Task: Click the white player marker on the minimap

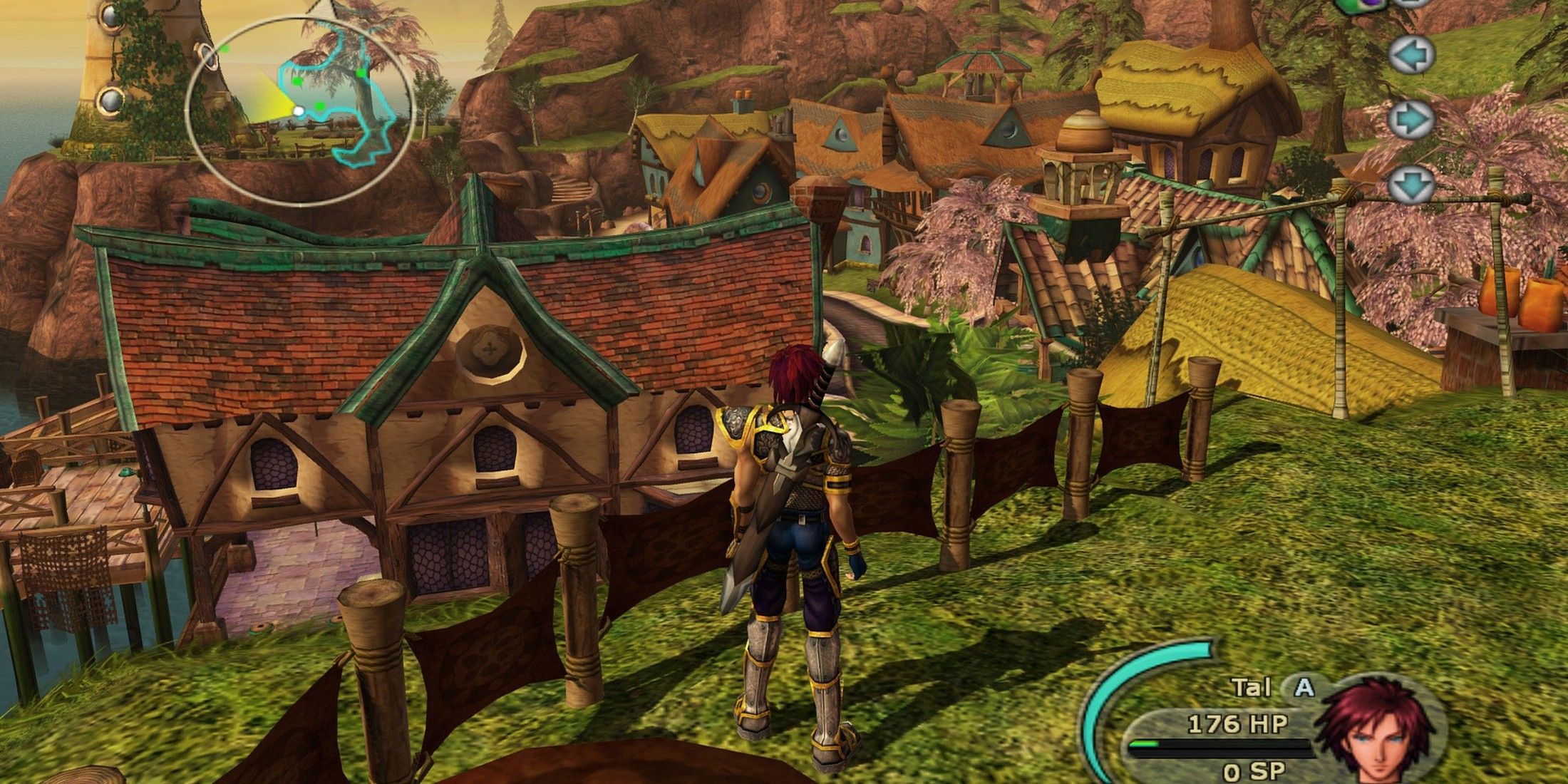Action: [299, 111]
